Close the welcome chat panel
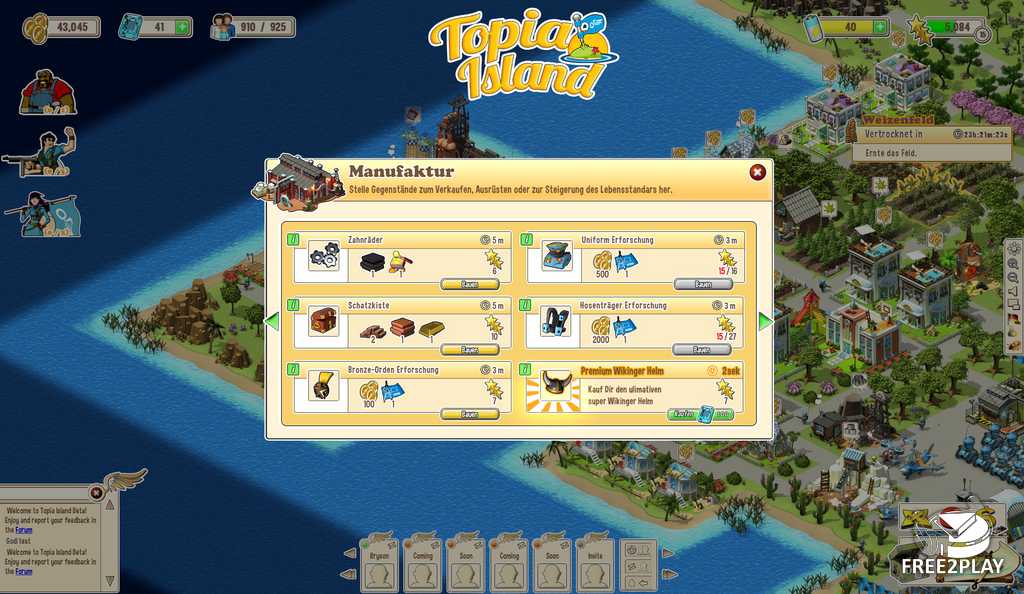The width and height of the screenshot is (1024, 594). coord(96,492)
